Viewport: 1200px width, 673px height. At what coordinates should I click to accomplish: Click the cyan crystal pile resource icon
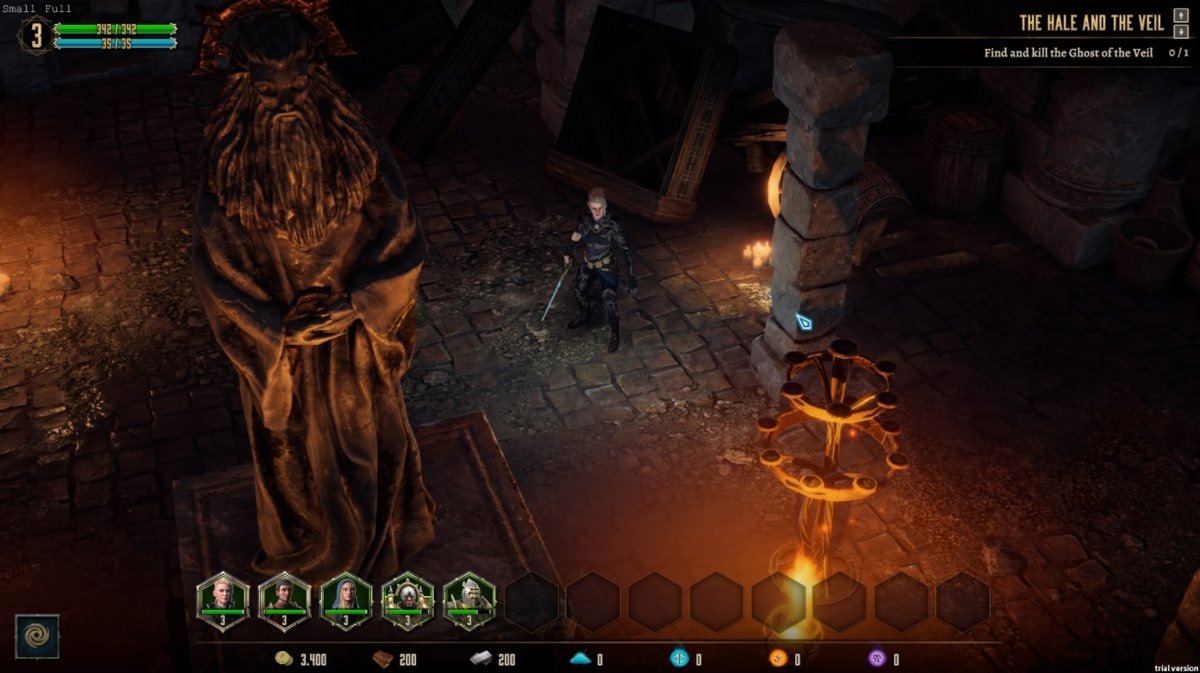tap(580, 659)
